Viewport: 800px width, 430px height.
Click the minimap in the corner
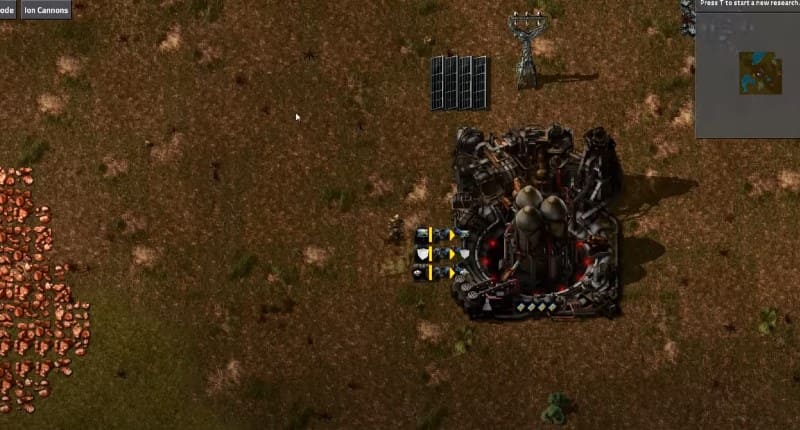point(760,72)
